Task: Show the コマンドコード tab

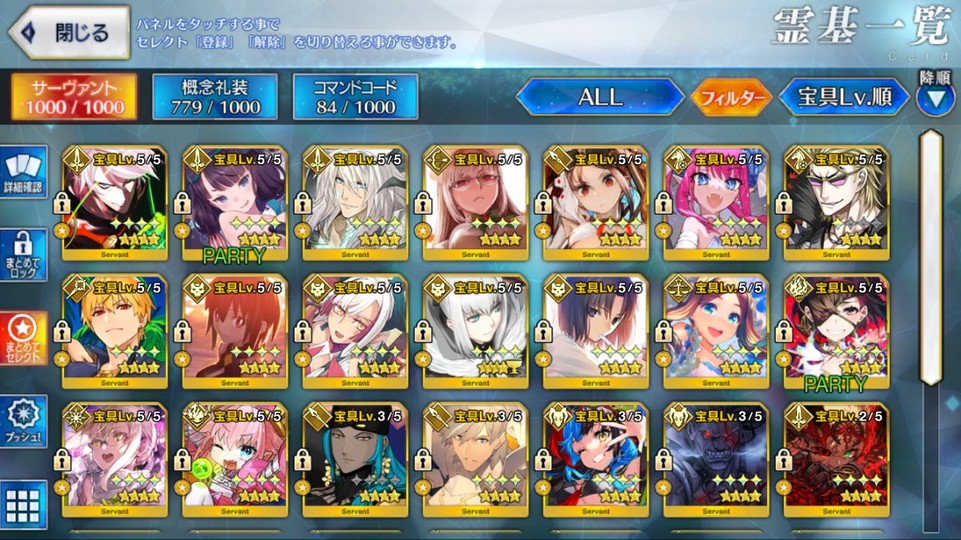Action: 355,96
